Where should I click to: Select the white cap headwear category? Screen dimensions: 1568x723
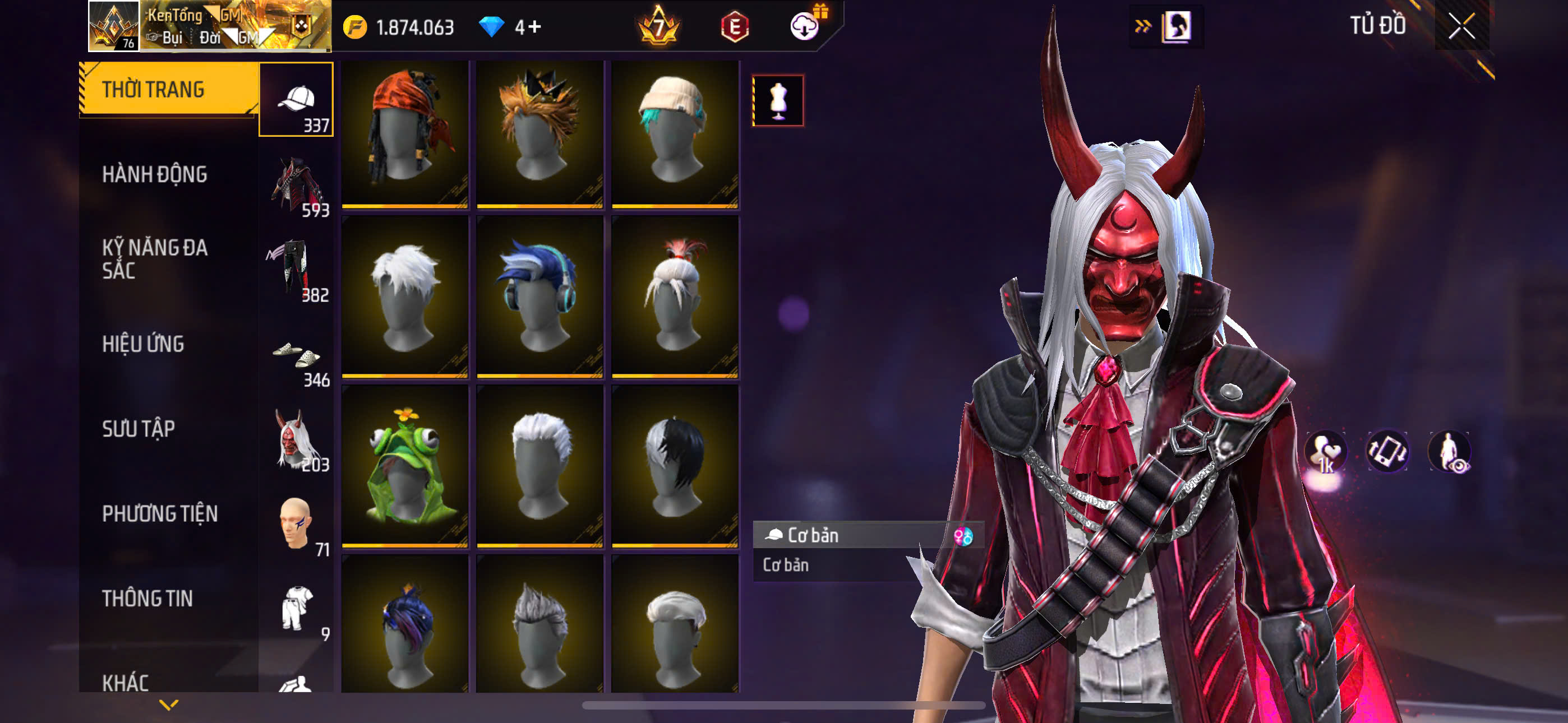[x=296, y=100]
